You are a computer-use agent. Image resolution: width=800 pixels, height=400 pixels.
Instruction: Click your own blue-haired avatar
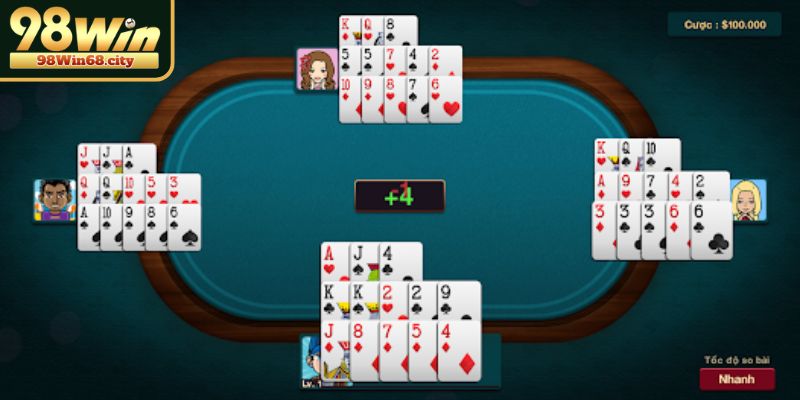(320, 362)
